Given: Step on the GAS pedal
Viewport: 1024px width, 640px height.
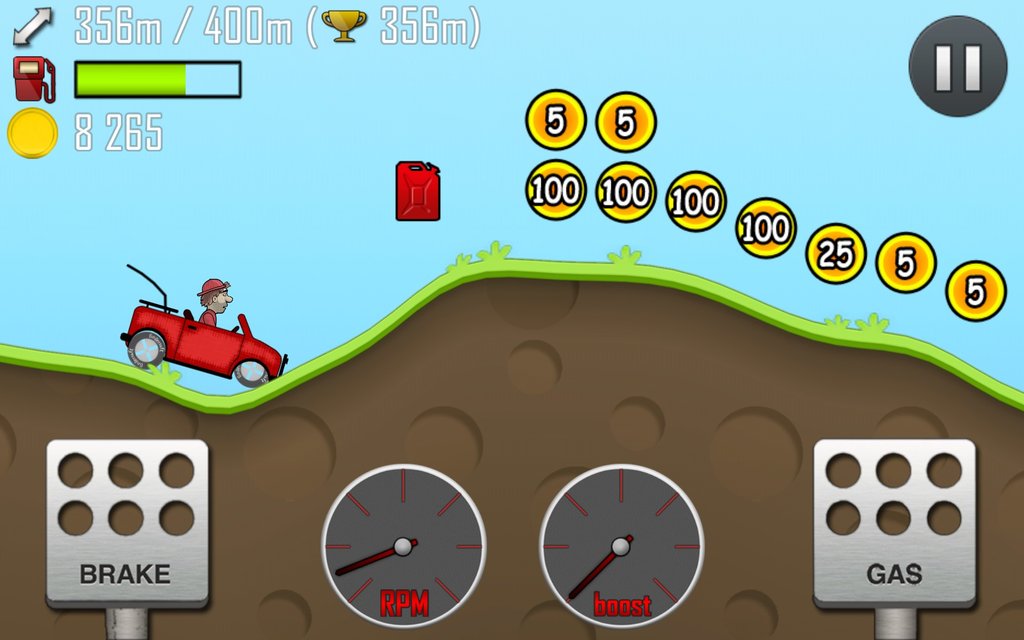Looking at the screenshot, I should pos(893,522).
